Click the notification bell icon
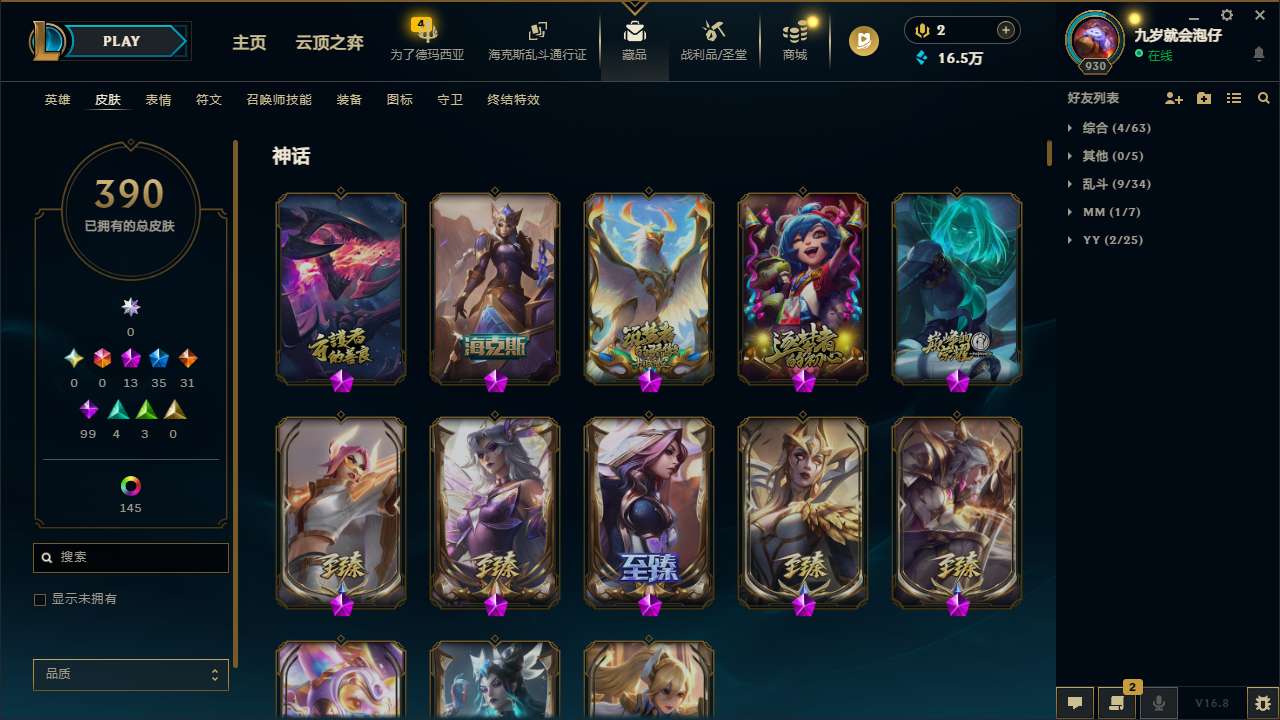 click(x=1258, y=55)
